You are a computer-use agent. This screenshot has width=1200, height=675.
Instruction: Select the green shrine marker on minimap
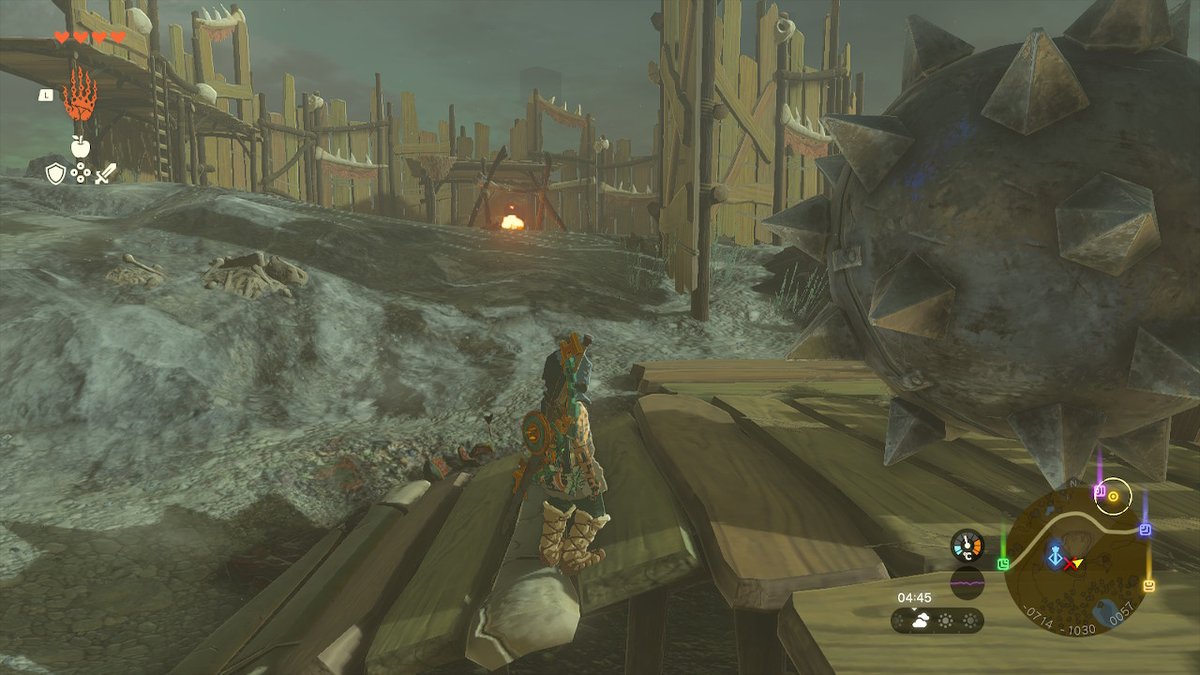1003,564
